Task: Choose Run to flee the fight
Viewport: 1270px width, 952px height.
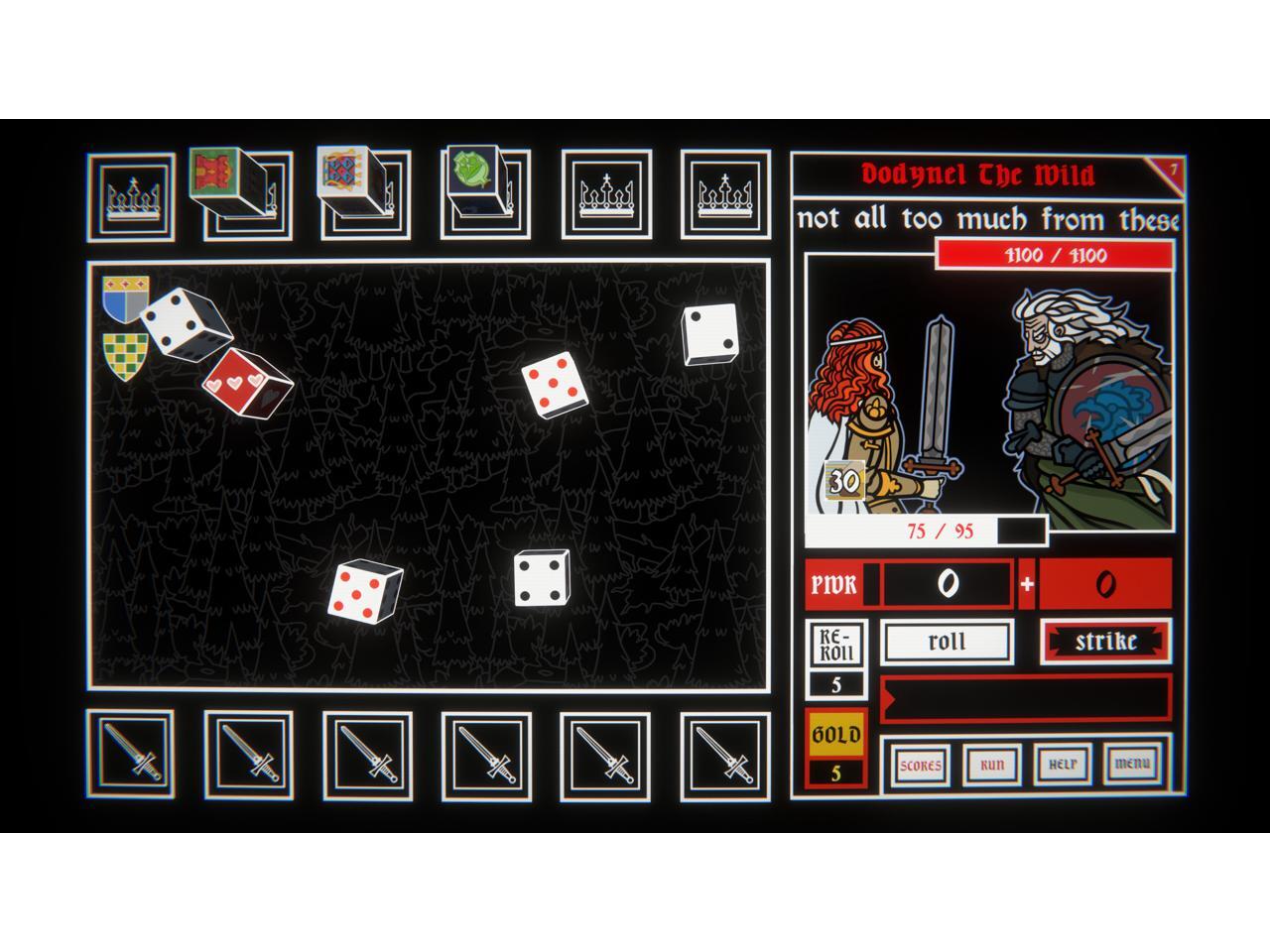Action: [x=992, y=765]
